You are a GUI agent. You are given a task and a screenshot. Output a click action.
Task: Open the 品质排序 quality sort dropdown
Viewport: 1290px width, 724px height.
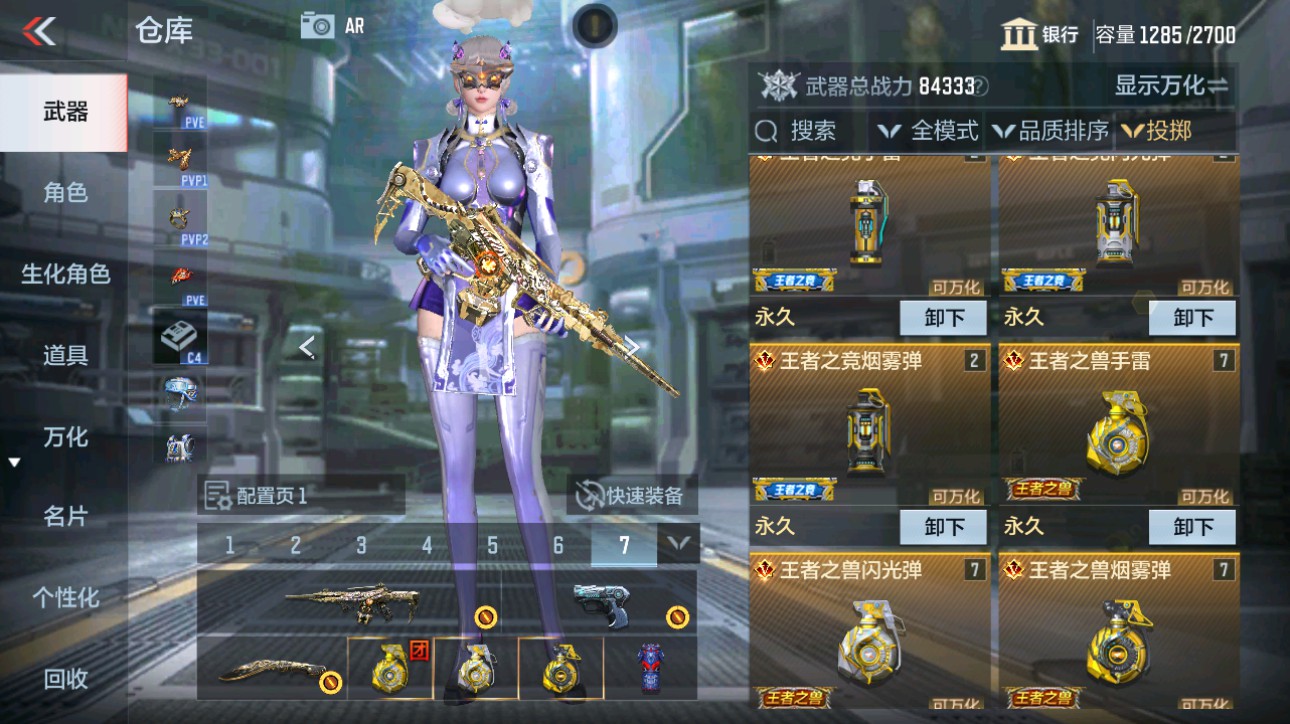(1053, 131)
